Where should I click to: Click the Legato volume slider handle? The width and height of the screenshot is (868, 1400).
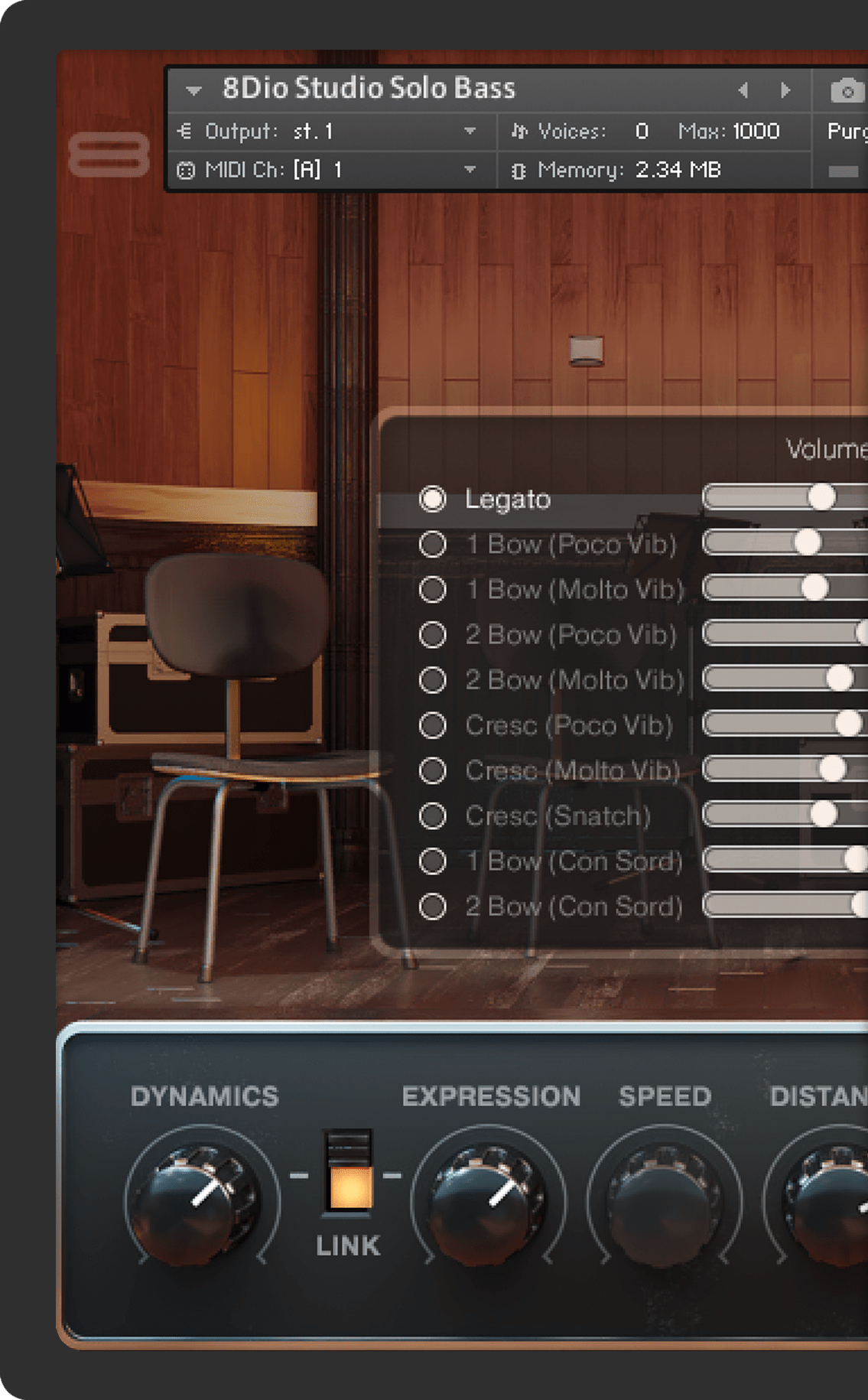(x=822, y=497)
